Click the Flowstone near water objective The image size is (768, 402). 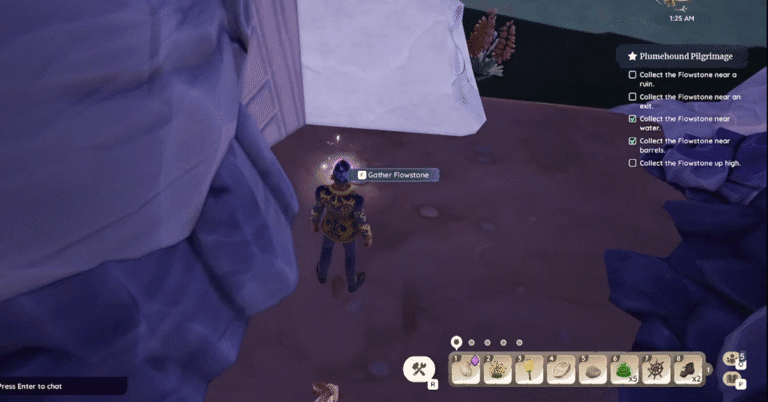686,123
